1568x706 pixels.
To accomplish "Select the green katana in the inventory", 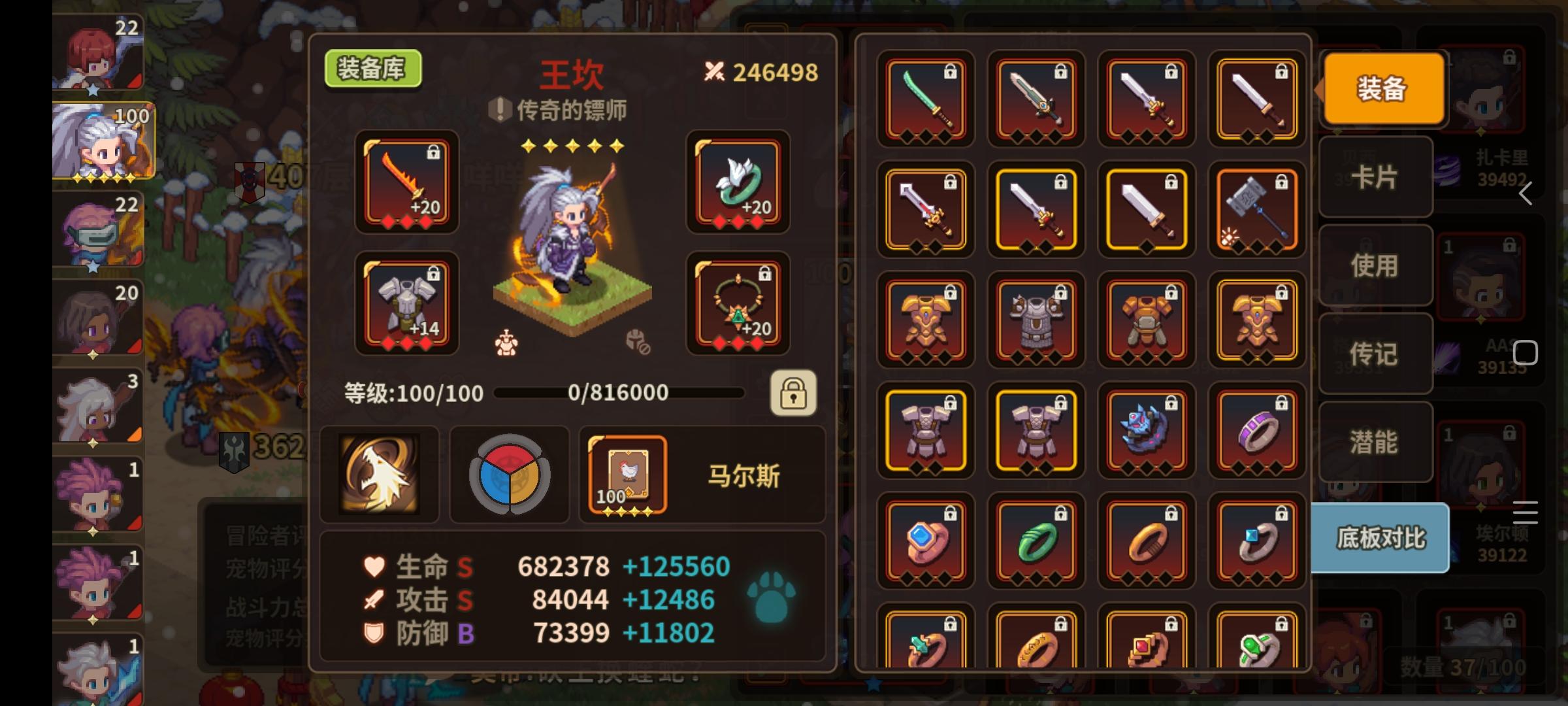I will 926,99.
